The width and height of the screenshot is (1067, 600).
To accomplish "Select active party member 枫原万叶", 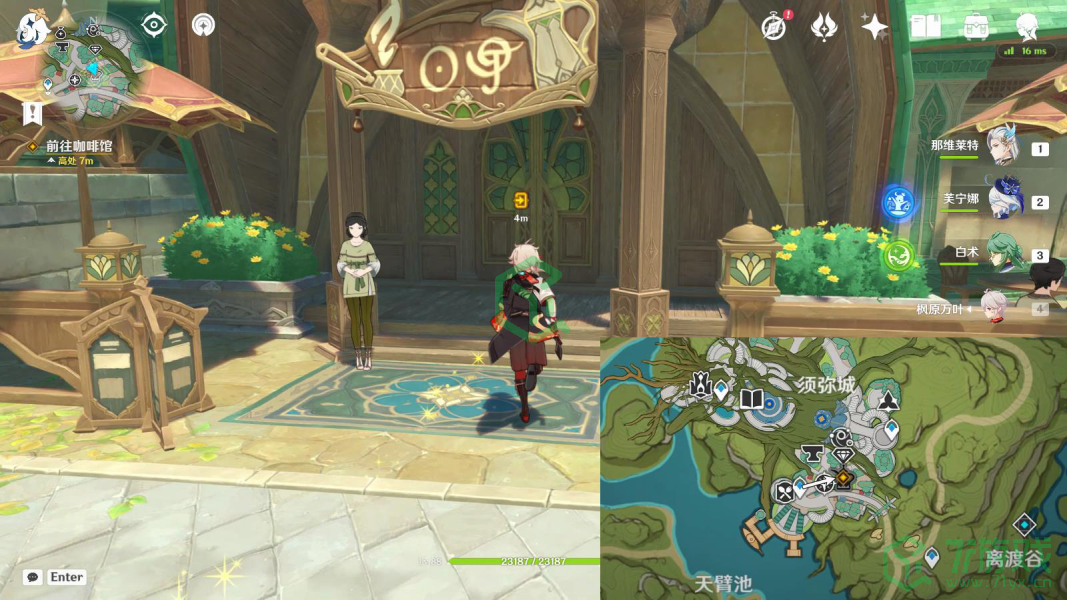I will pos(994,308).
